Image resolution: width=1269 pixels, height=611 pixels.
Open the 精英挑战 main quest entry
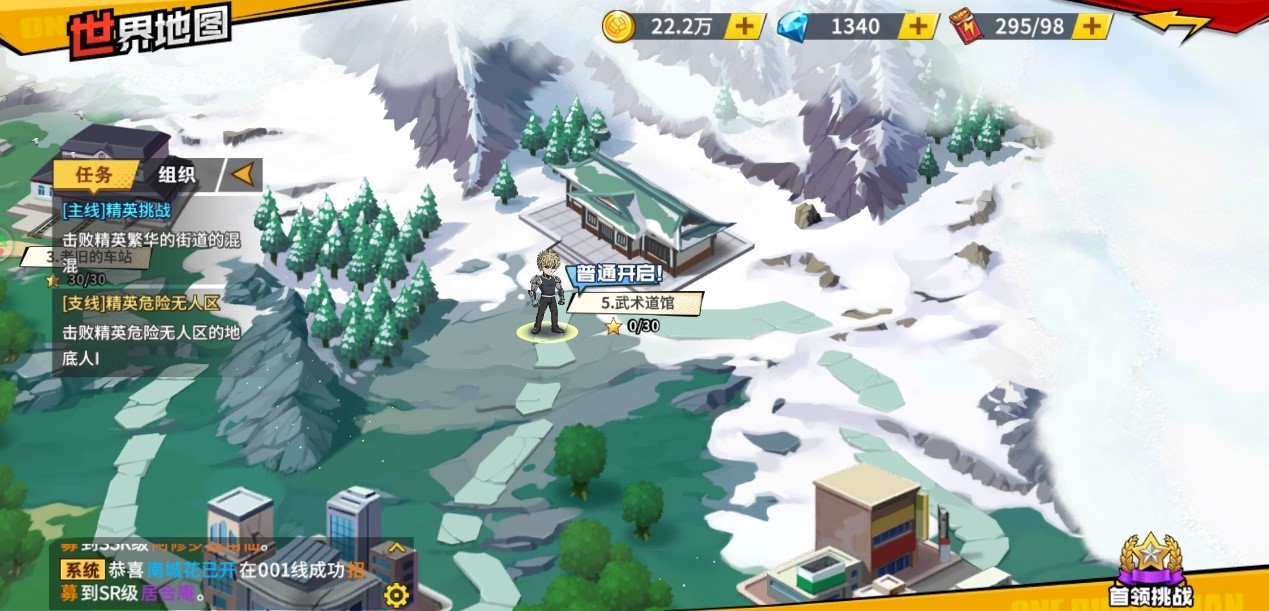(x=150, y=230)
